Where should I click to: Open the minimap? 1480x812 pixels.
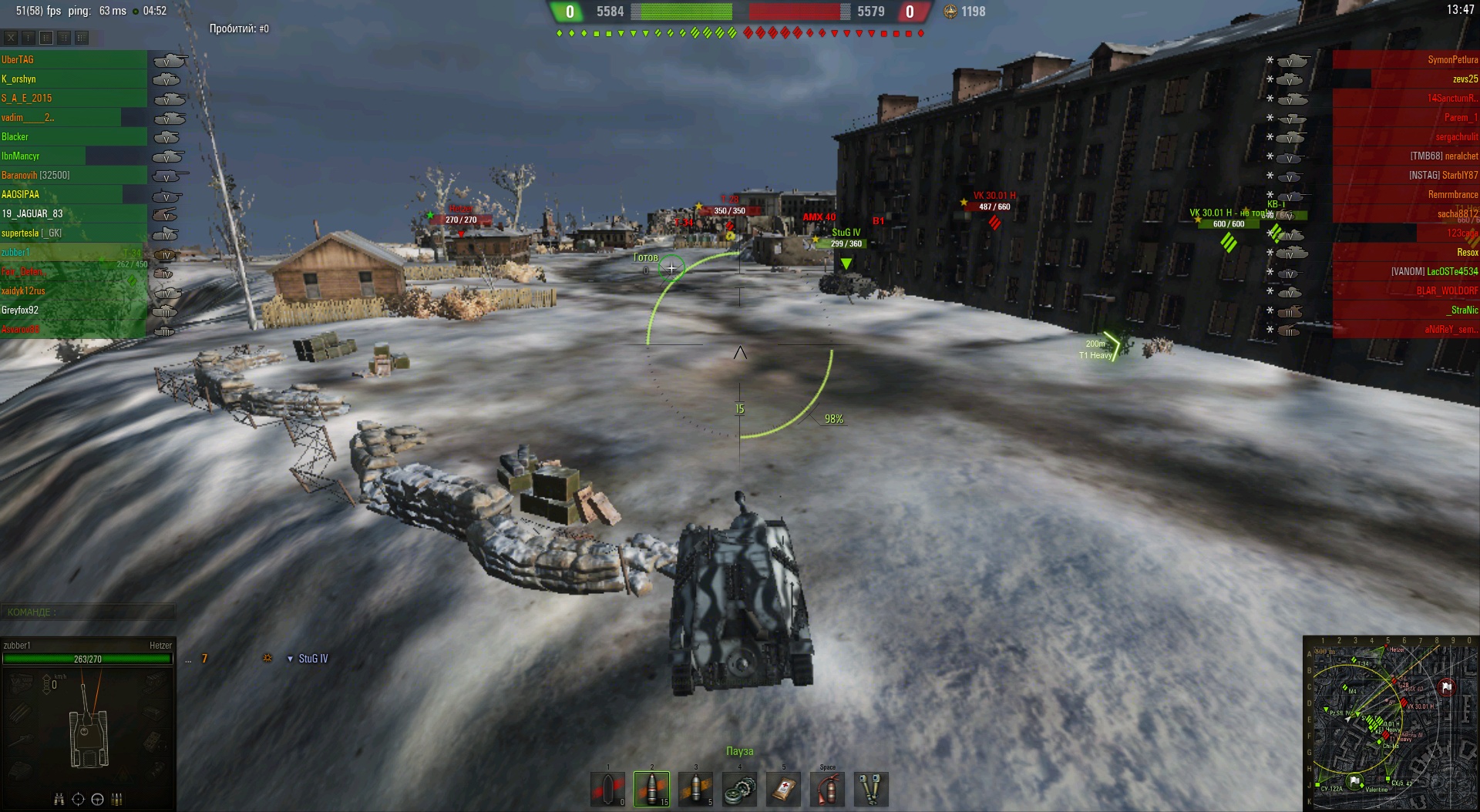pyautogui.click(x=1390, y=723)
